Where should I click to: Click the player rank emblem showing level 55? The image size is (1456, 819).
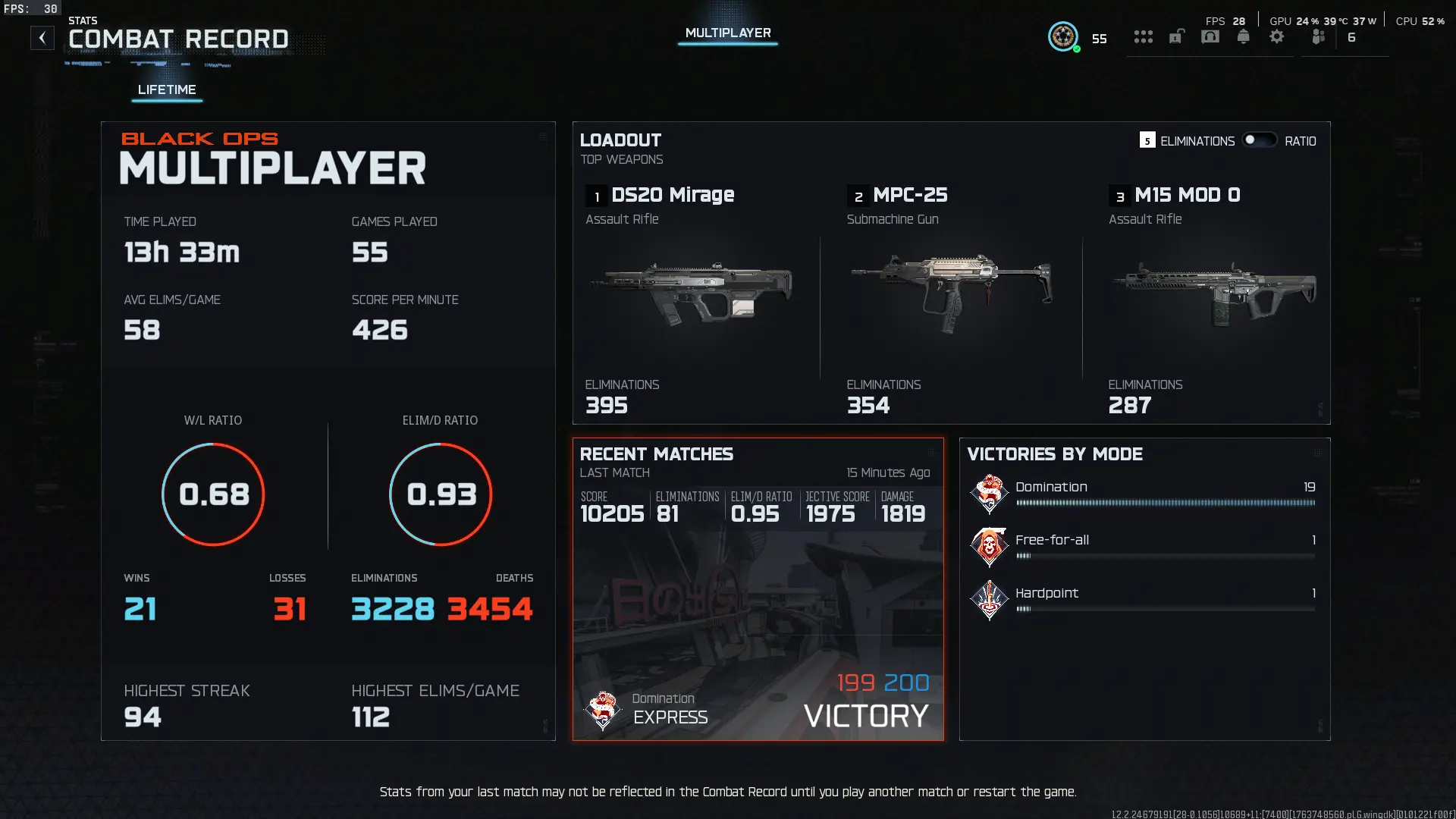[1063, 36]
